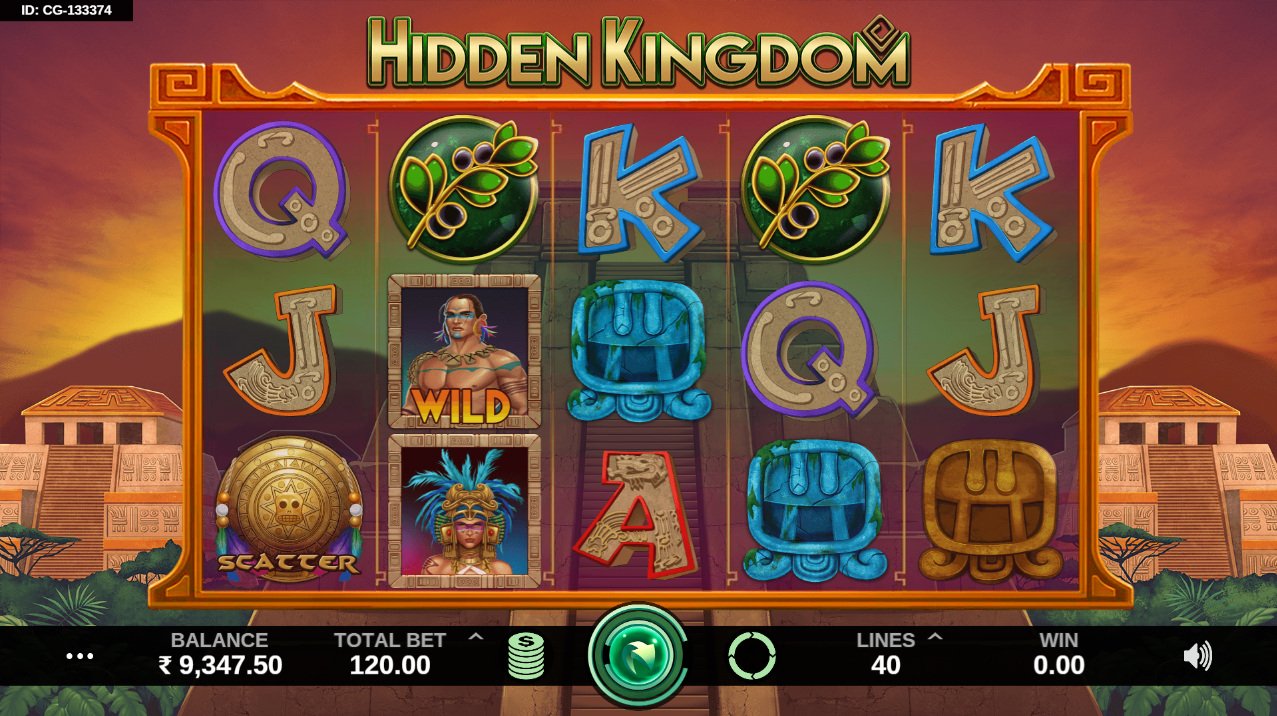The image size is (1277, 716).
Task: Expand the Lines selector arrow
Action: (936, 637)
